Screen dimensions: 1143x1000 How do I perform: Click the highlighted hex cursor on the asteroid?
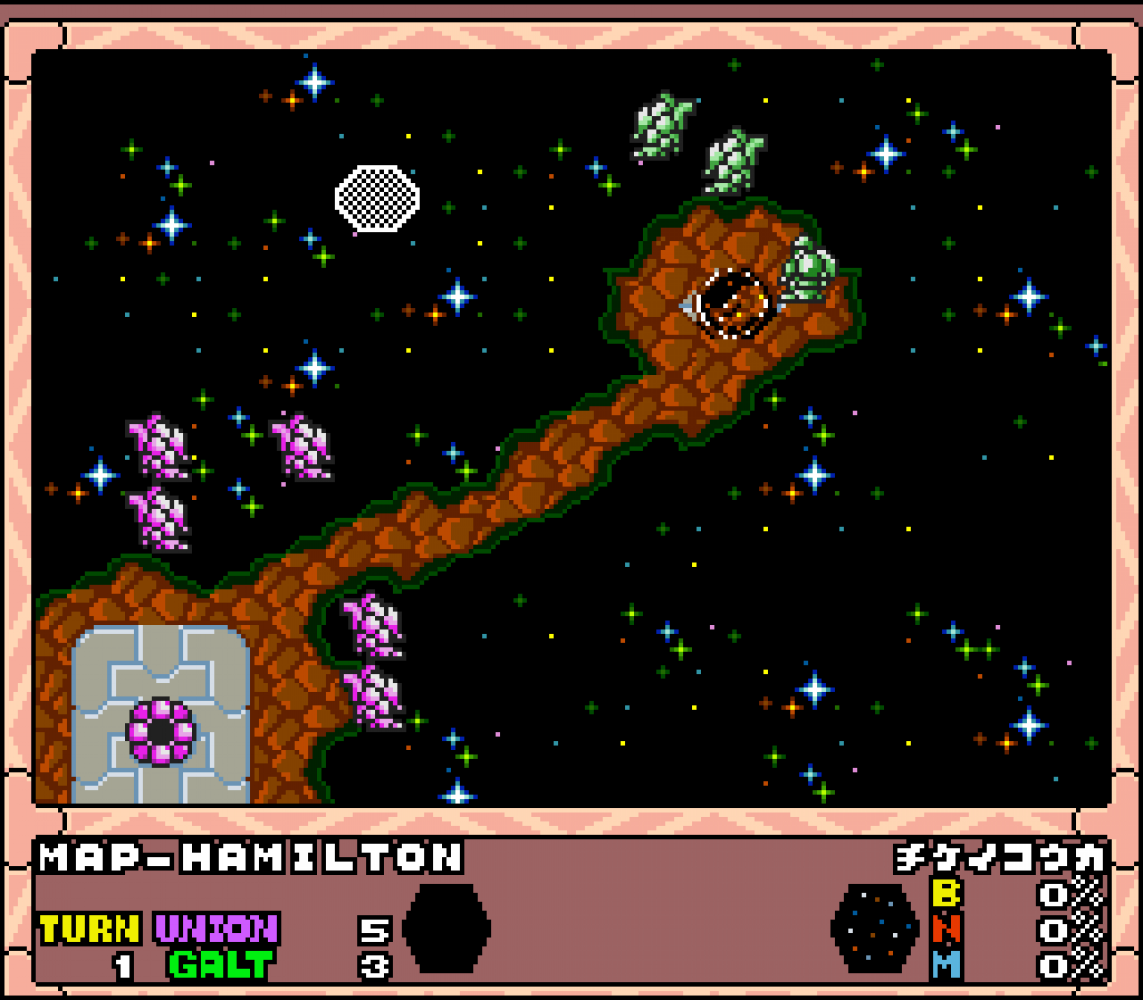[733, 303]
